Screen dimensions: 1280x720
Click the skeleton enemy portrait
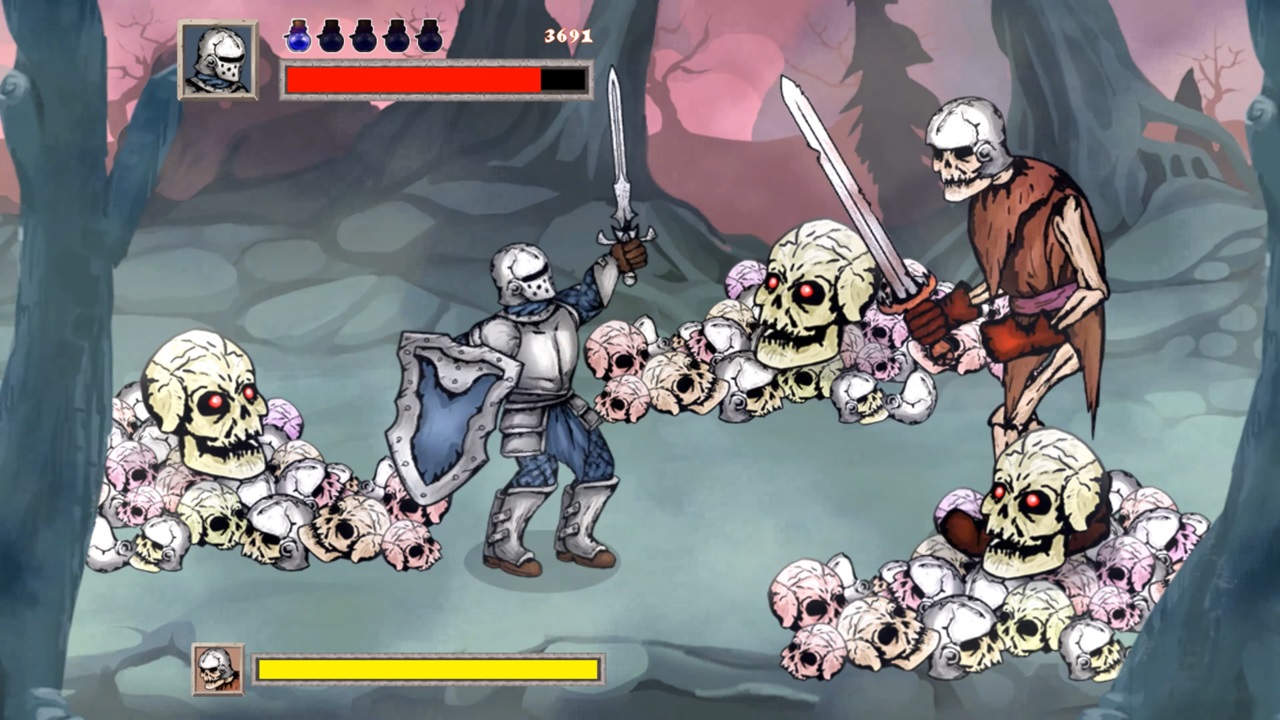[218, 669]
